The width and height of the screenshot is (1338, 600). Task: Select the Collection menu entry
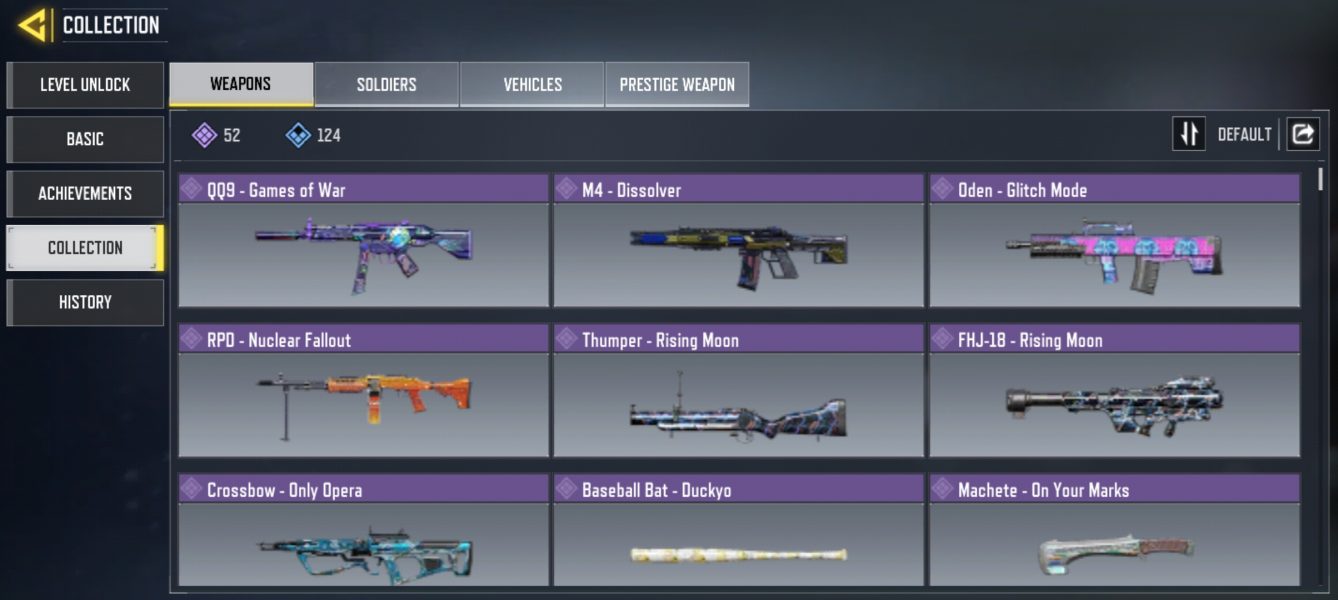85,248
